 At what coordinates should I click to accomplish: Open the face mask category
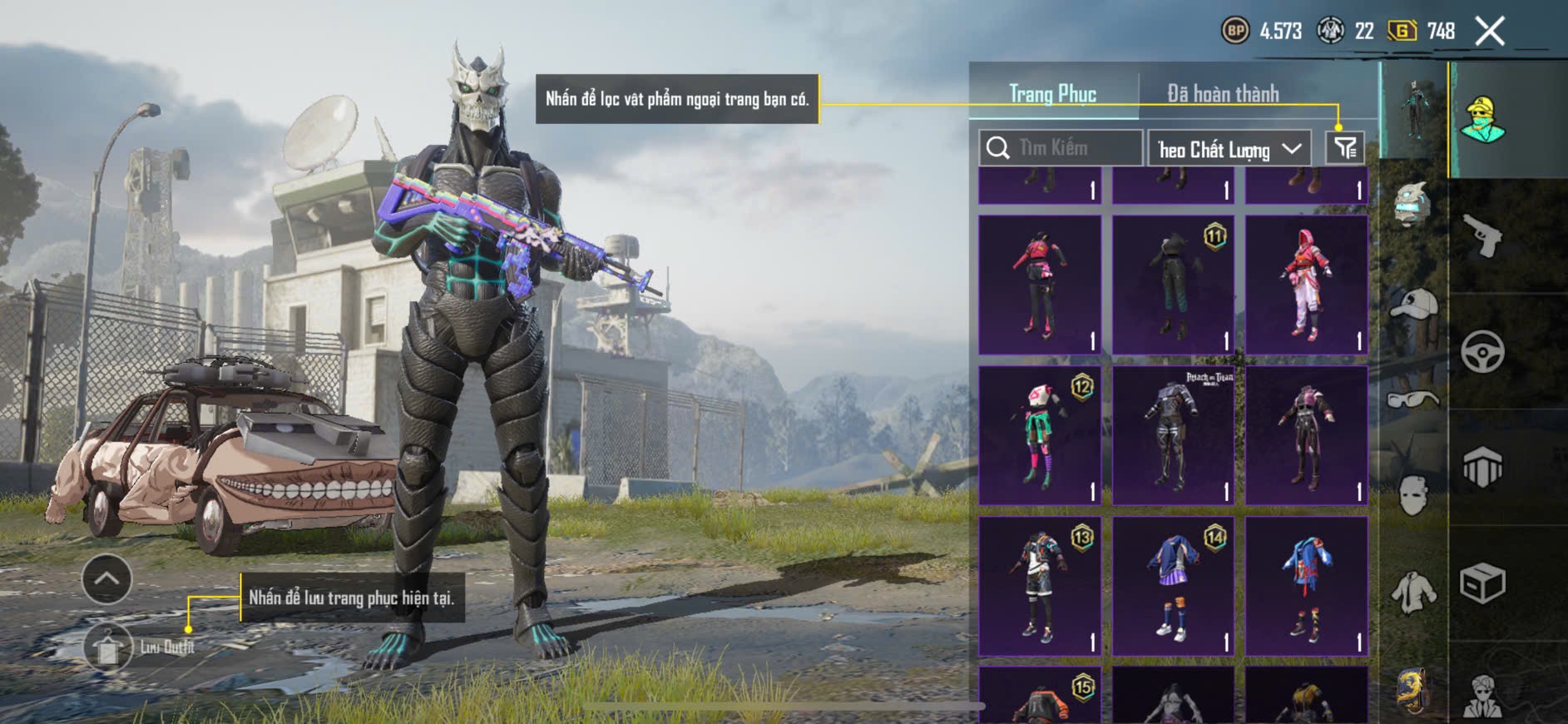pos(1413,496)
